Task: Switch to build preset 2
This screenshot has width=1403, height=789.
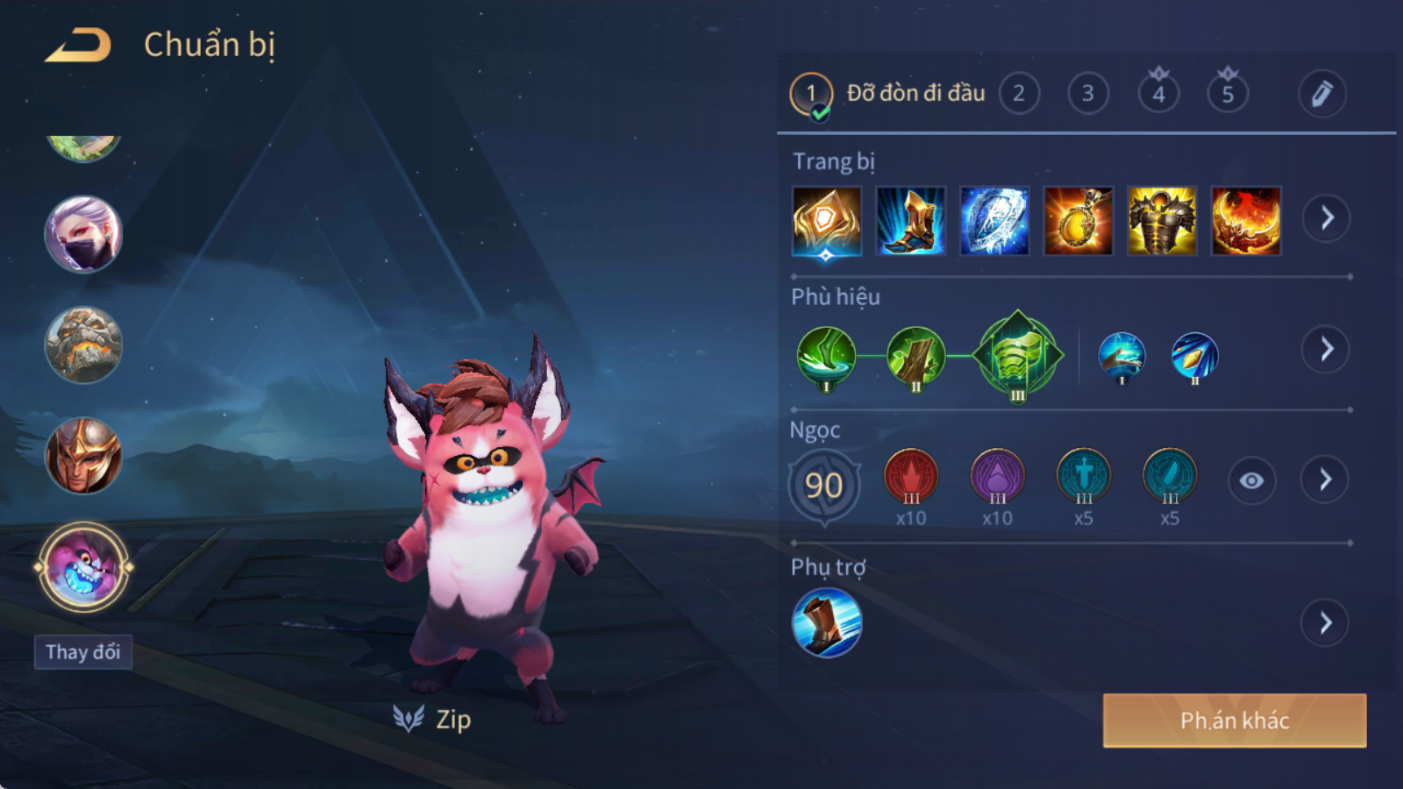Action: tap(1019, 94)
